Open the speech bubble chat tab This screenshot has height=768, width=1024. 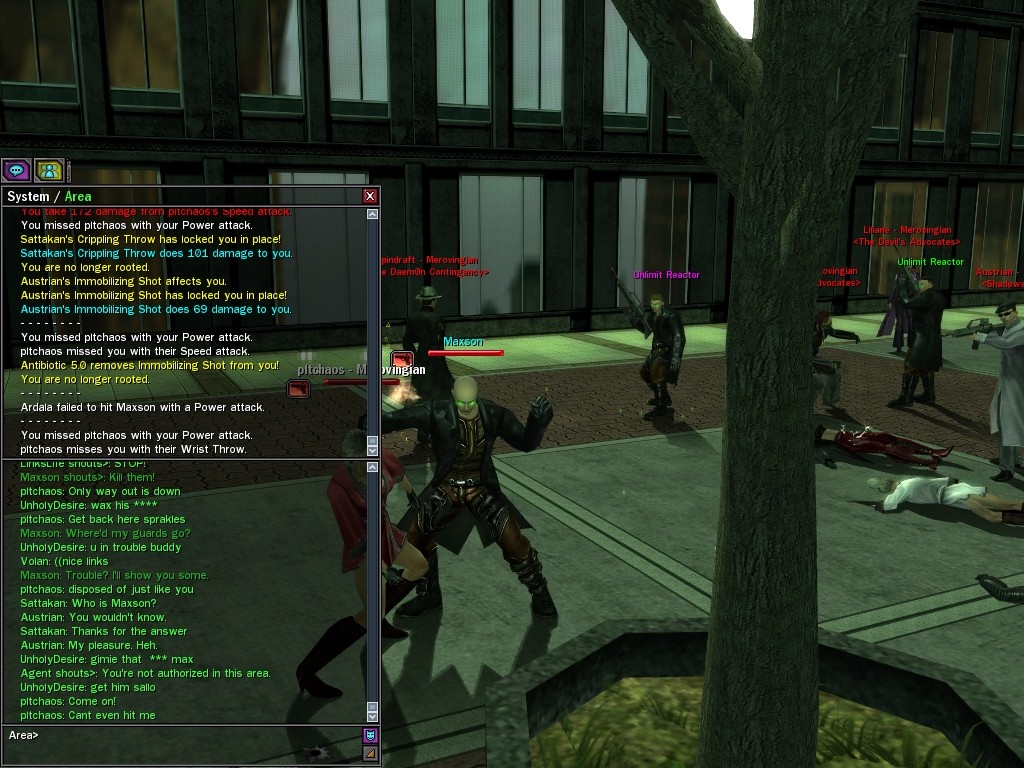[16, 170]
